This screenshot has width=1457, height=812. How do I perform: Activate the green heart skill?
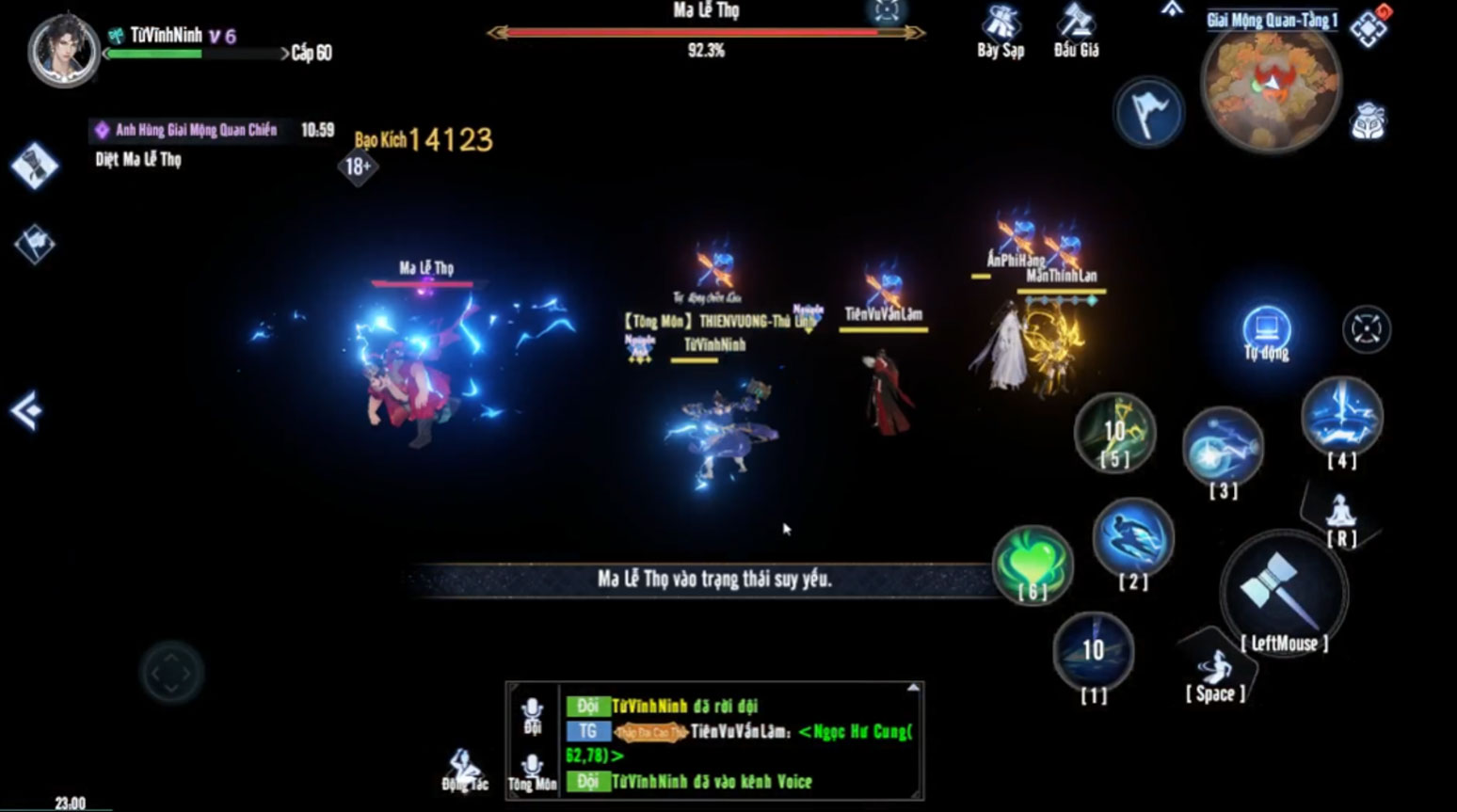point(1033,564)
